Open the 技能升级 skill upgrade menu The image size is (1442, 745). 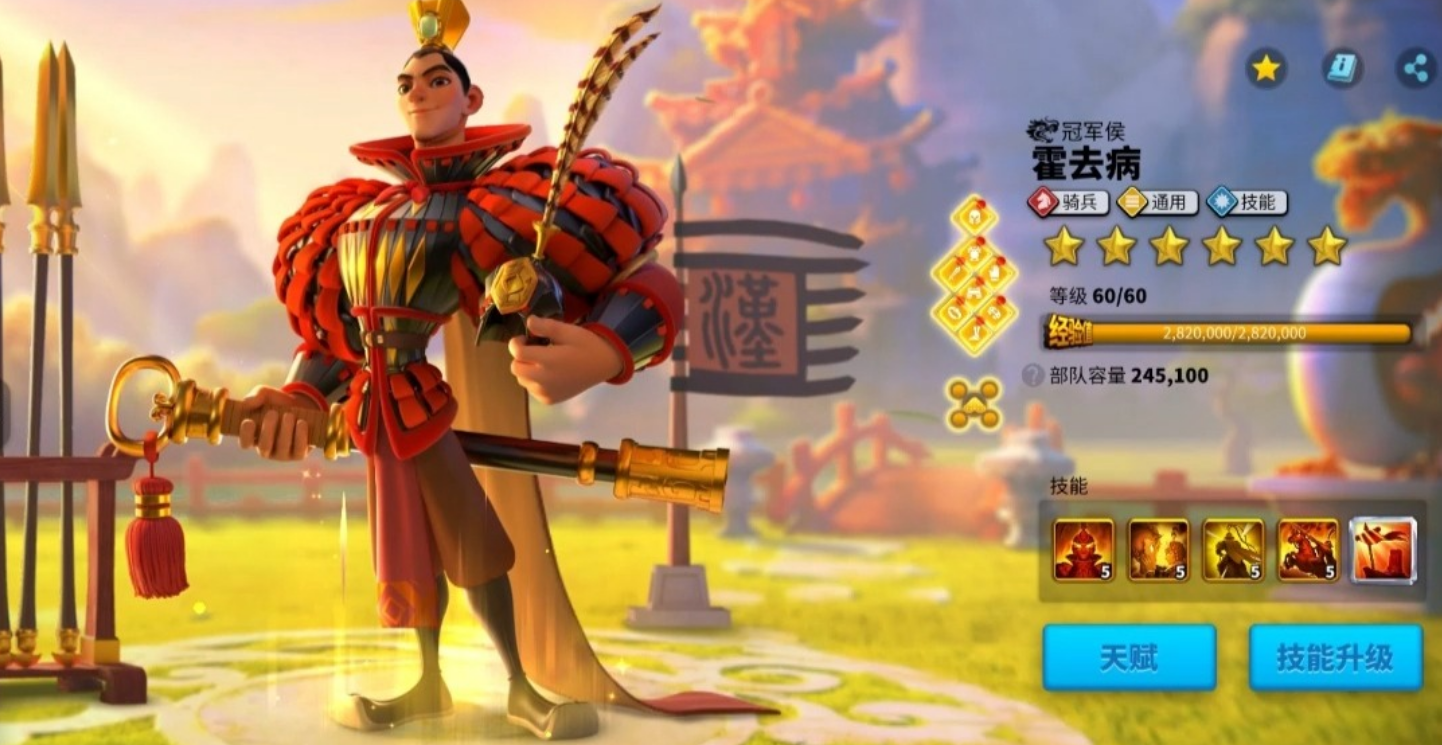(x=1335, y=658)
